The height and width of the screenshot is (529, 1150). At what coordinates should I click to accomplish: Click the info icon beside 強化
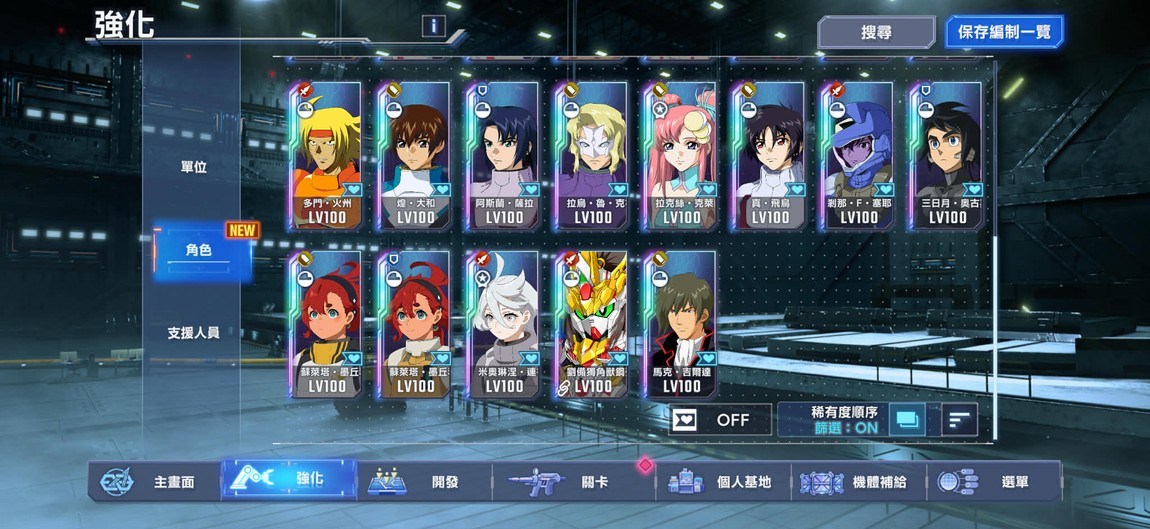point(433,26)
